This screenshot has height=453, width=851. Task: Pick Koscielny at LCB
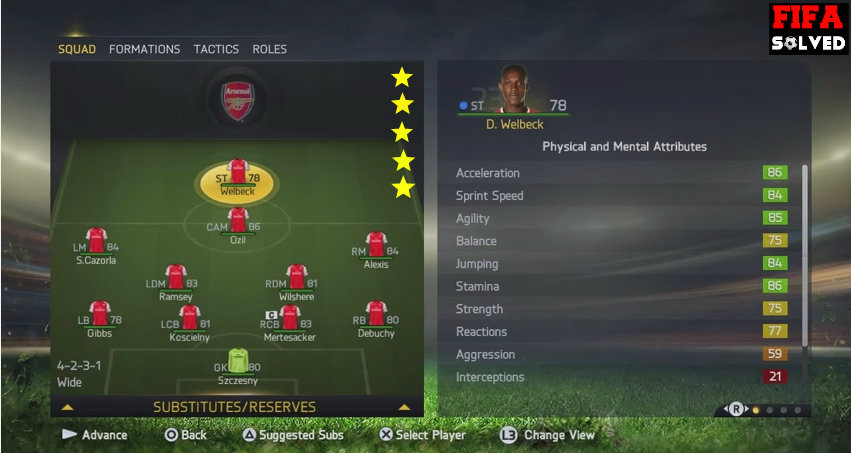(x=187, y=322)
